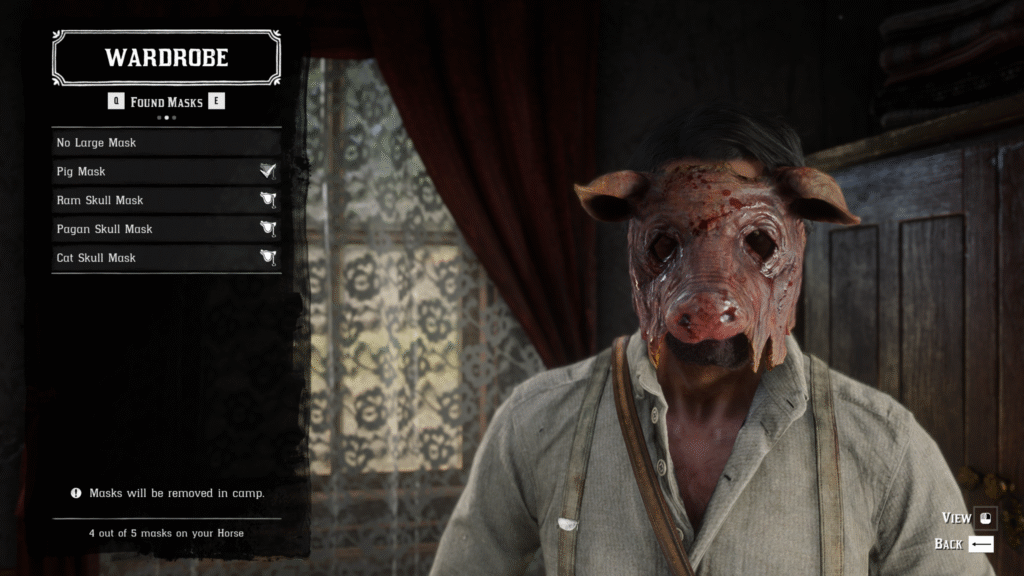Activate the View option
This screenshot has height=576, width=1024.
968,518
